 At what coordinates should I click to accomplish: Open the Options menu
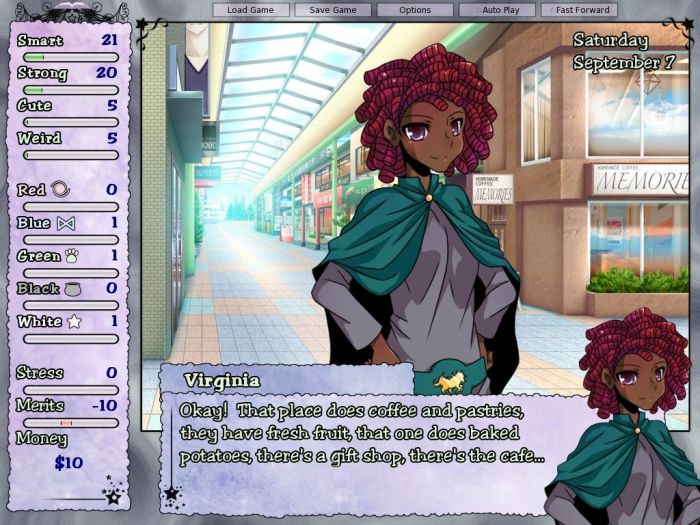pyautogui.click(x=415, y=10)
